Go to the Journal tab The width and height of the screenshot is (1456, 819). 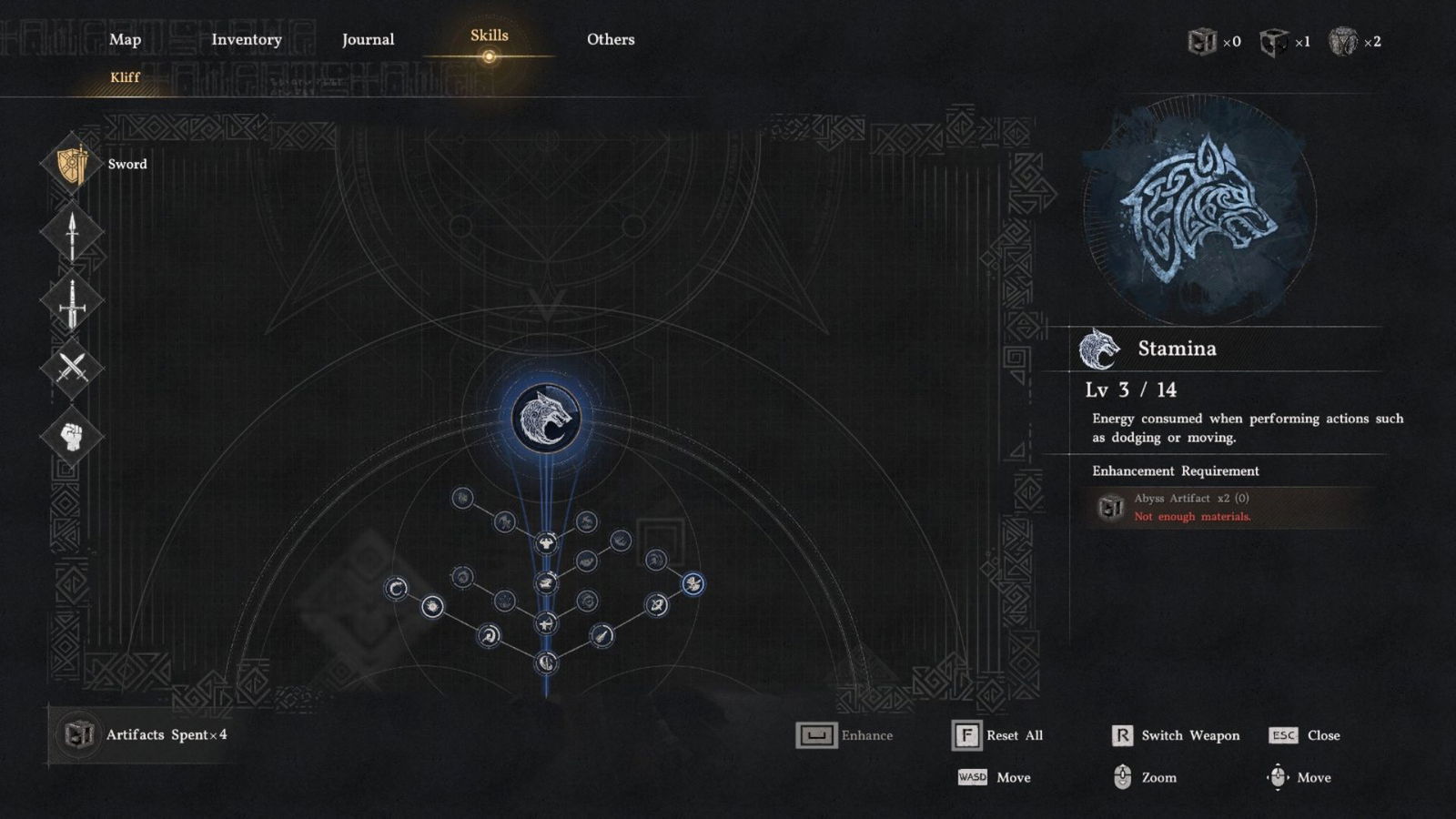[x=368, y=39]
